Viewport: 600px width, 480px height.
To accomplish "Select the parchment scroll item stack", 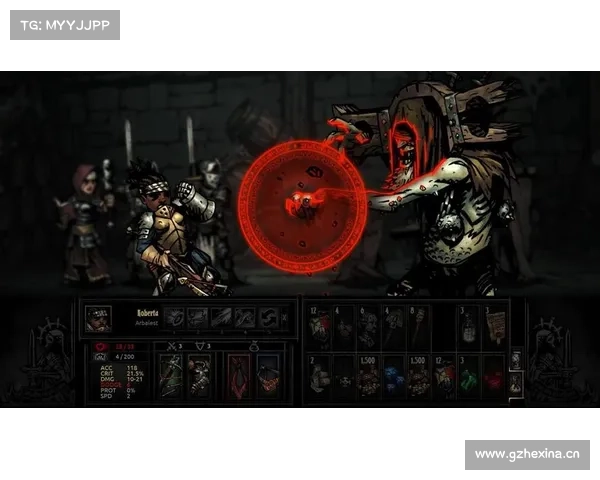I will pos(495,326).
